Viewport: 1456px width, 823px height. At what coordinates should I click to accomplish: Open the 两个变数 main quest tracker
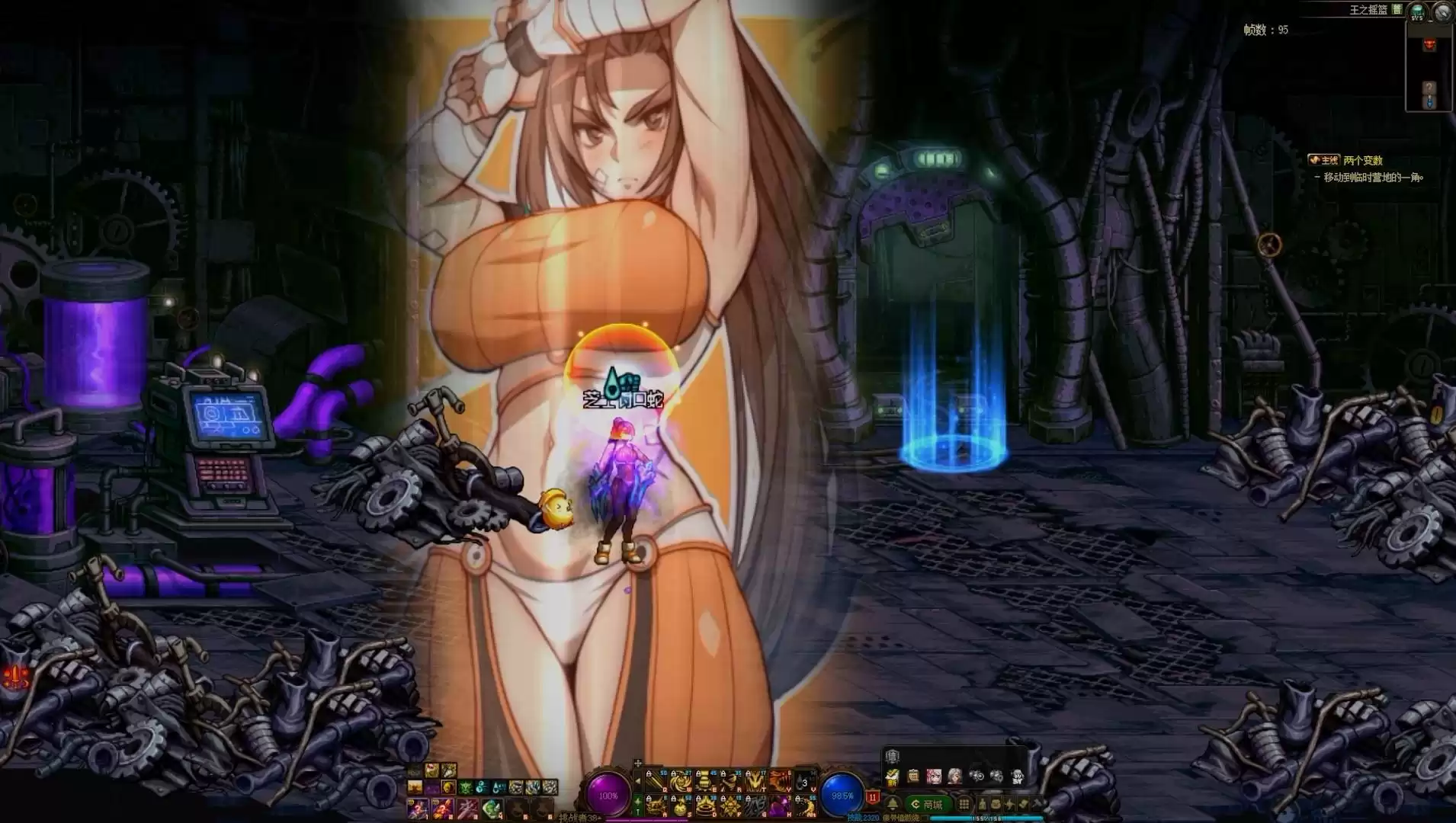coord(1362,161)
